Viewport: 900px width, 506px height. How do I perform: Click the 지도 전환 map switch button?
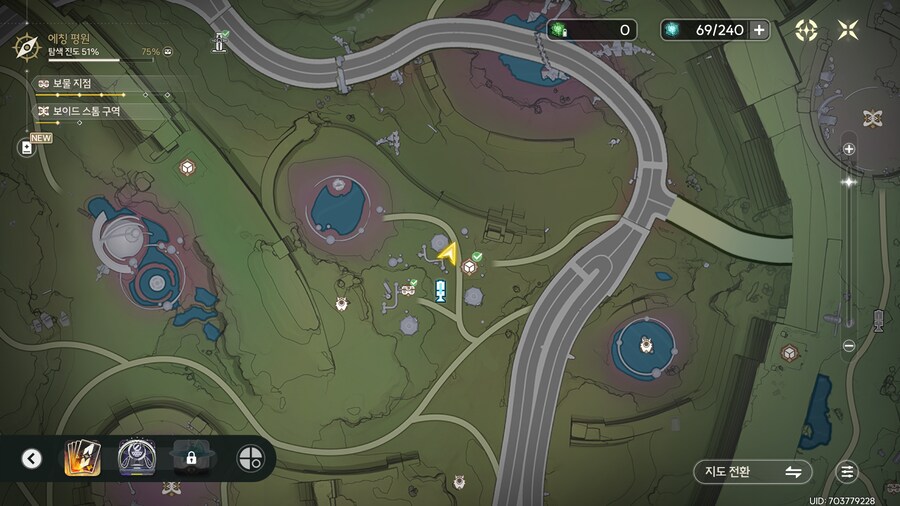coord(752,472)
